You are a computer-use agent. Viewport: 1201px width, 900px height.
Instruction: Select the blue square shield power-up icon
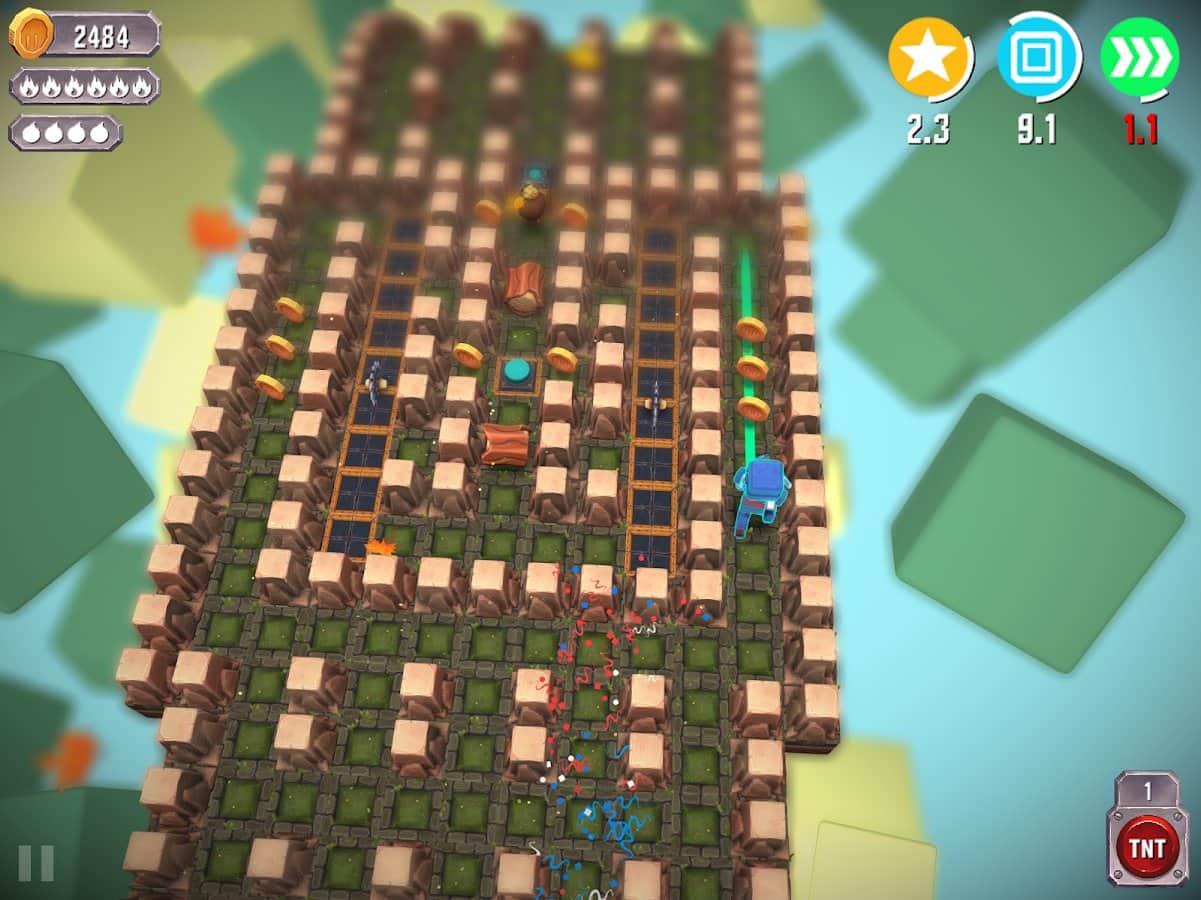click(x=1038, y=58)
